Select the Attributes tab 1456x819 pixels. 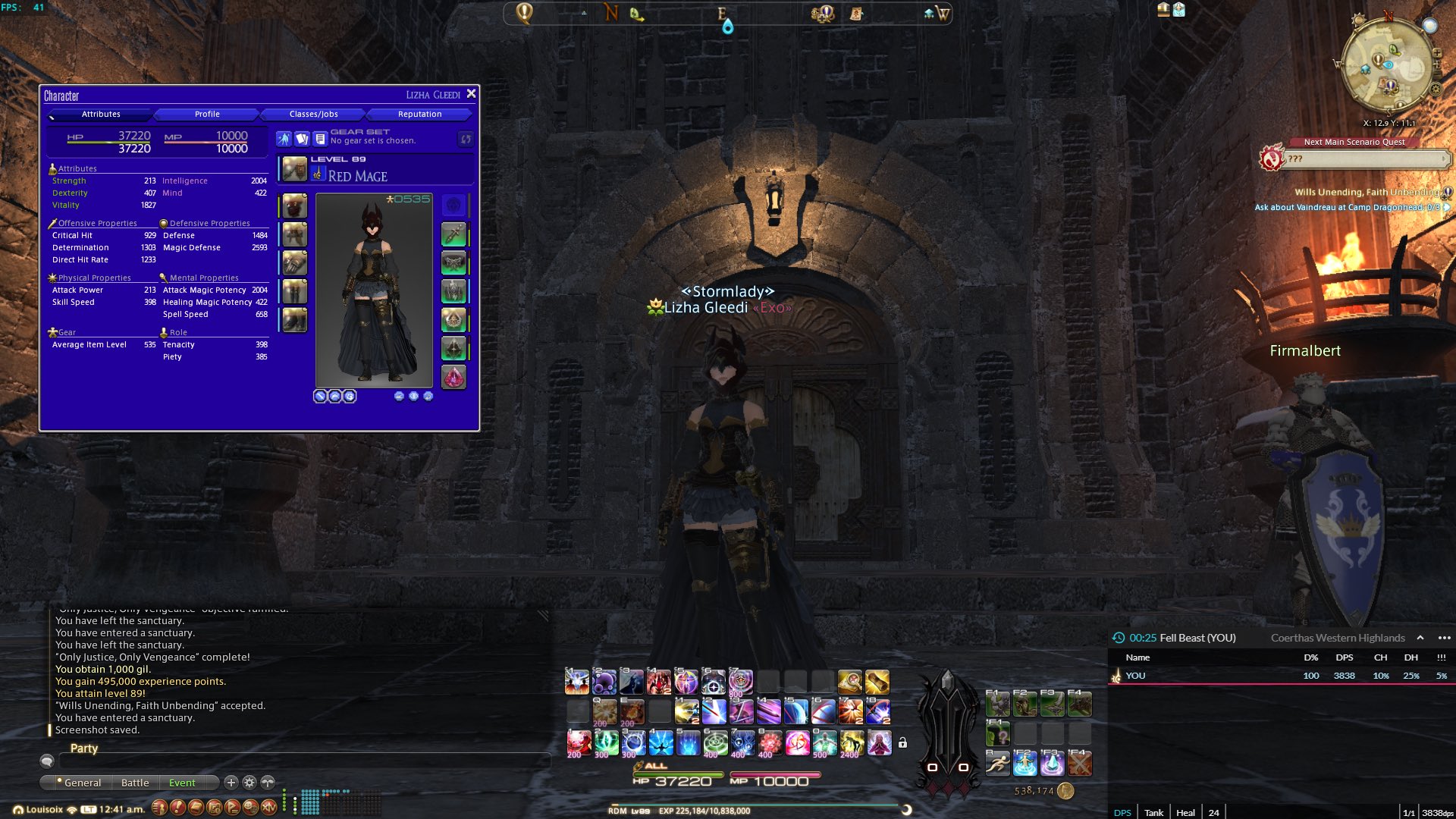click(101, 115)
